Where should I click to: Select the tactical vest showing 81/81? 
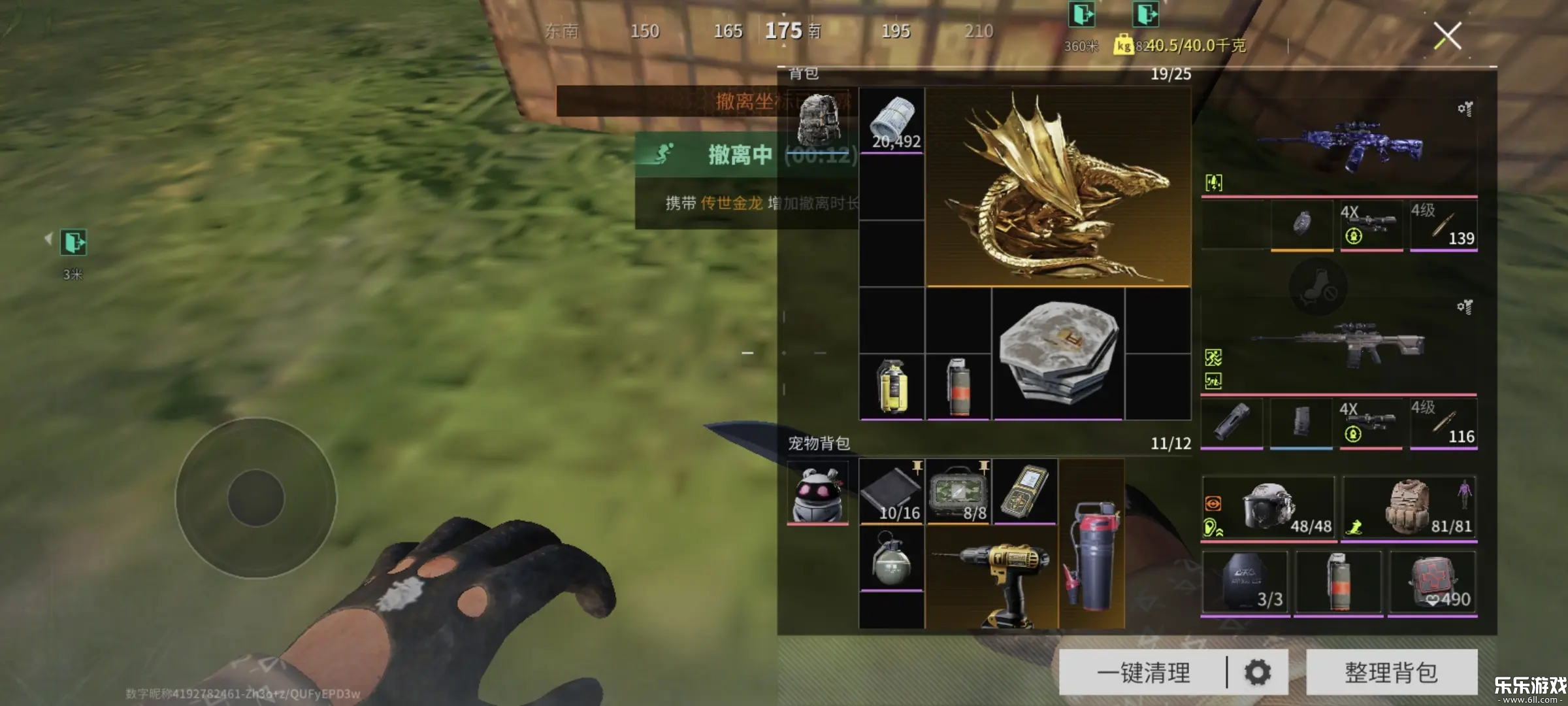pyautogui.click(x=1409, y=507)
